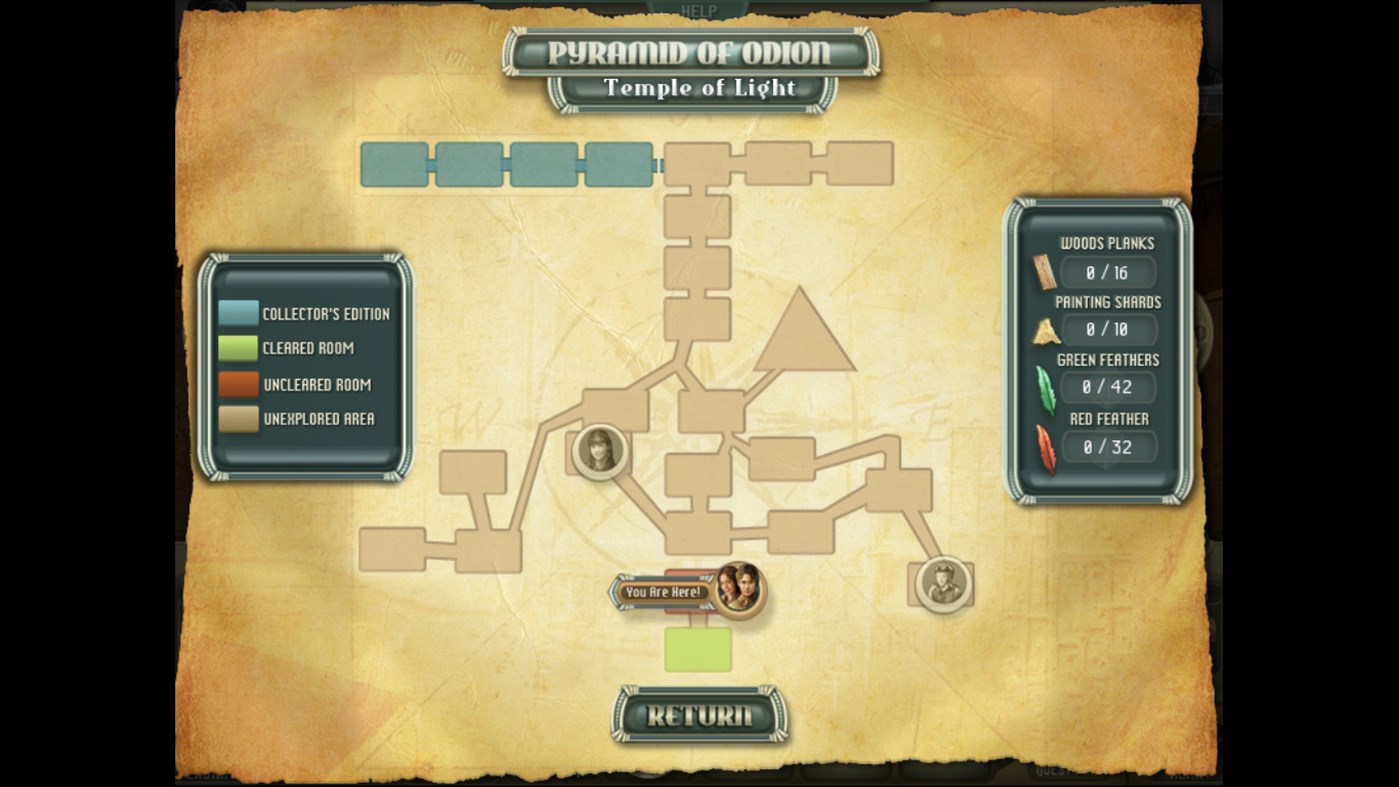Image resolution: width=1399 pixels, height=787 pixels.
Task: Click the character portrait on the right map path
Action: pos(940,583)
